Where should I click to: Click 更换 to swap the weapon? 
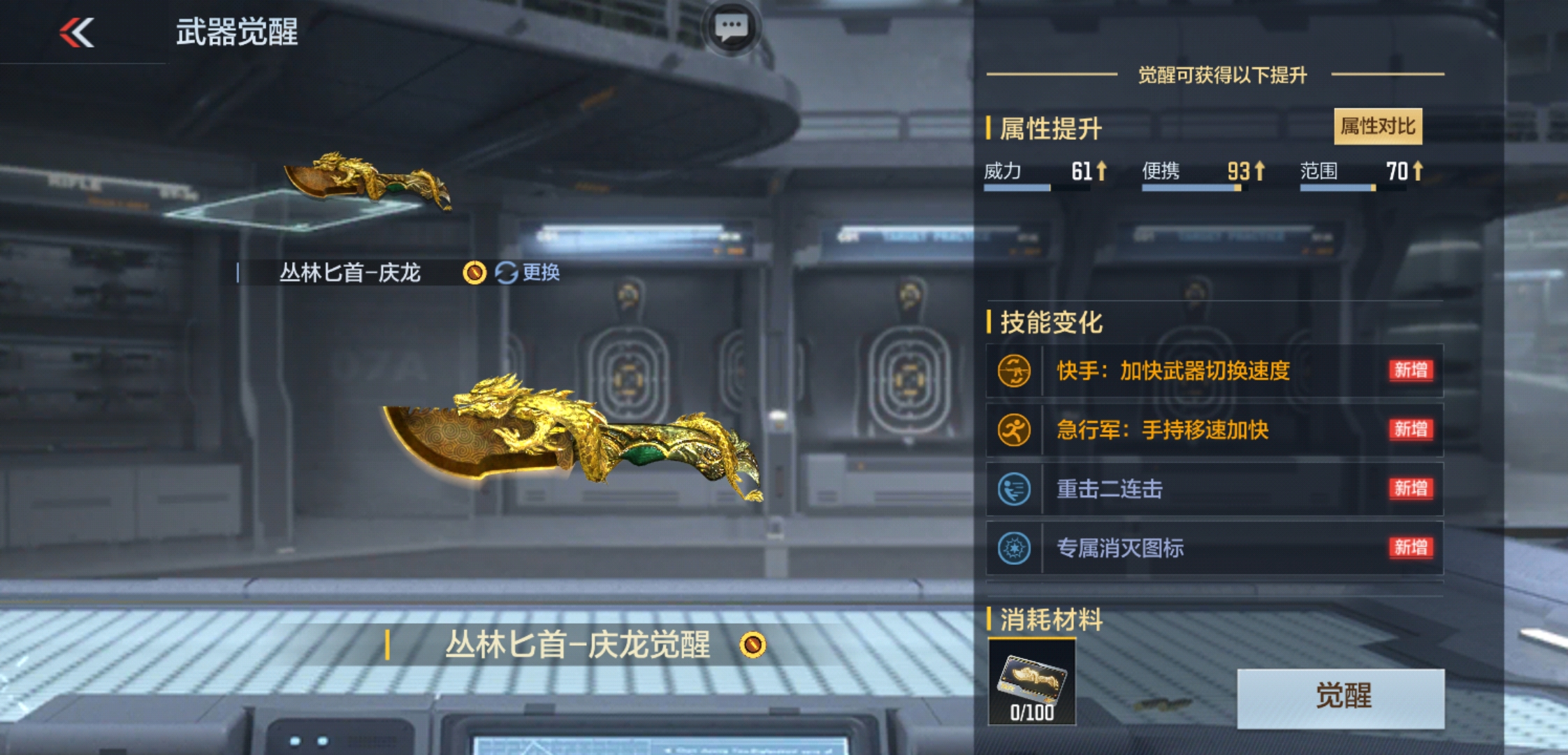(x=528, y=273)
